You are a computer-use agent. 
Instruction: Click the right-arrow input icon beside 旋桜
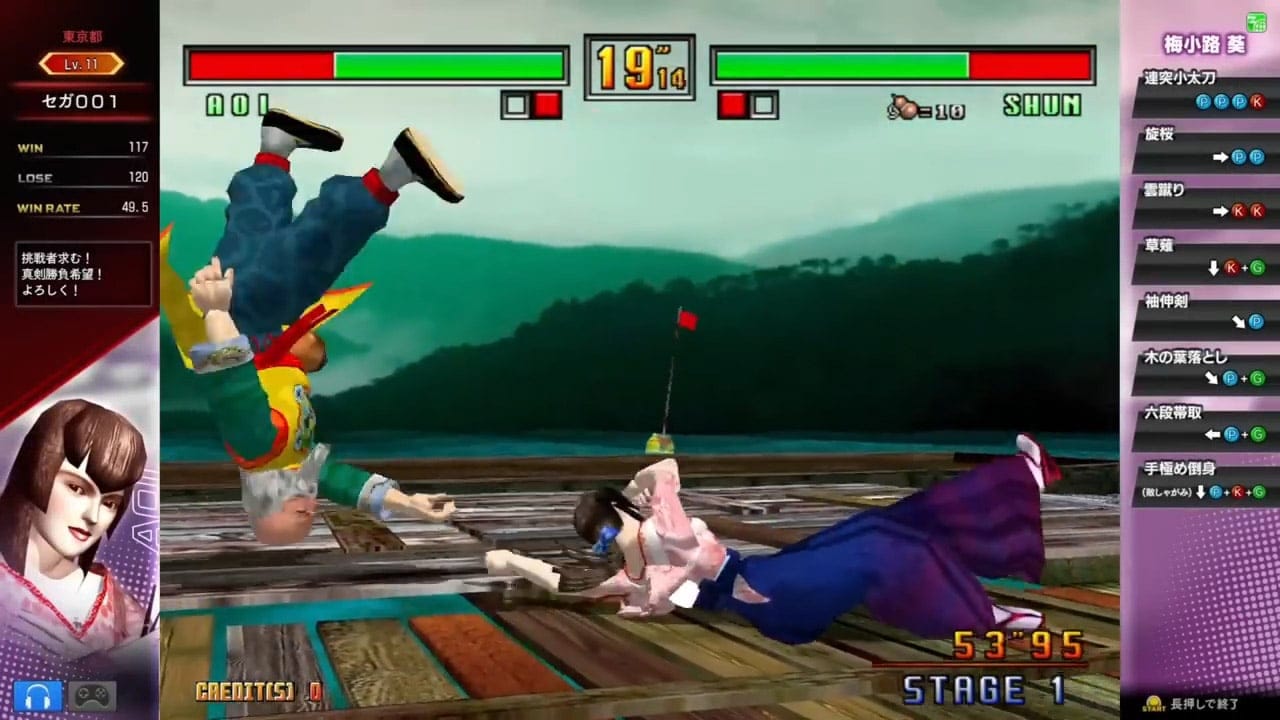point(1220,156)
